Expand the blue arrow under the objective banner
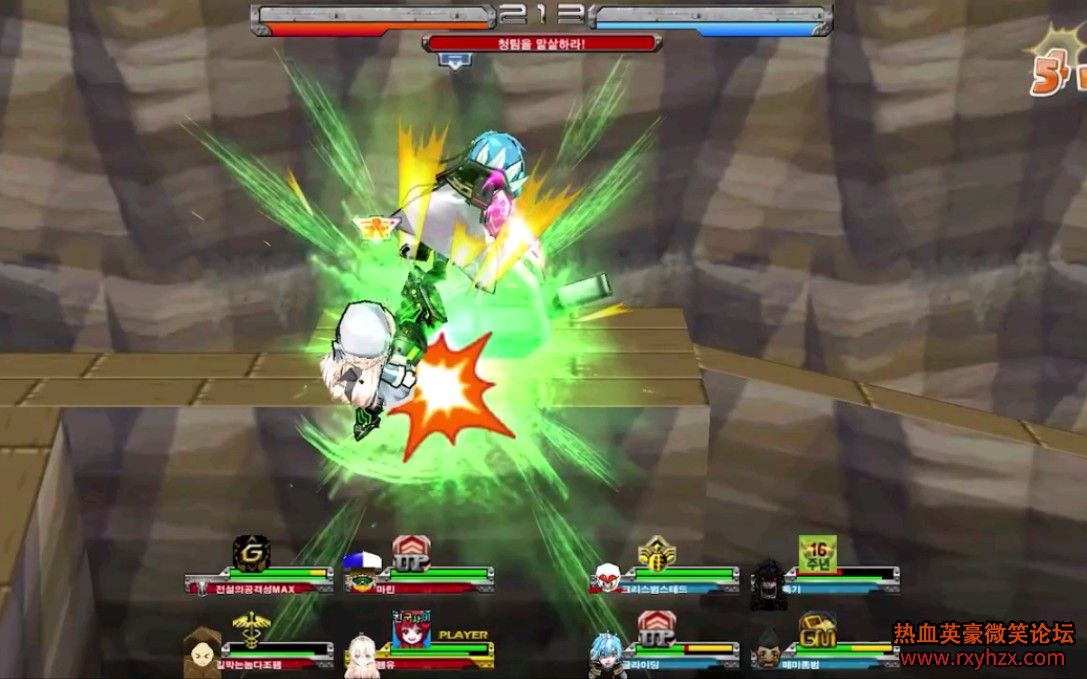 (455, 61)
